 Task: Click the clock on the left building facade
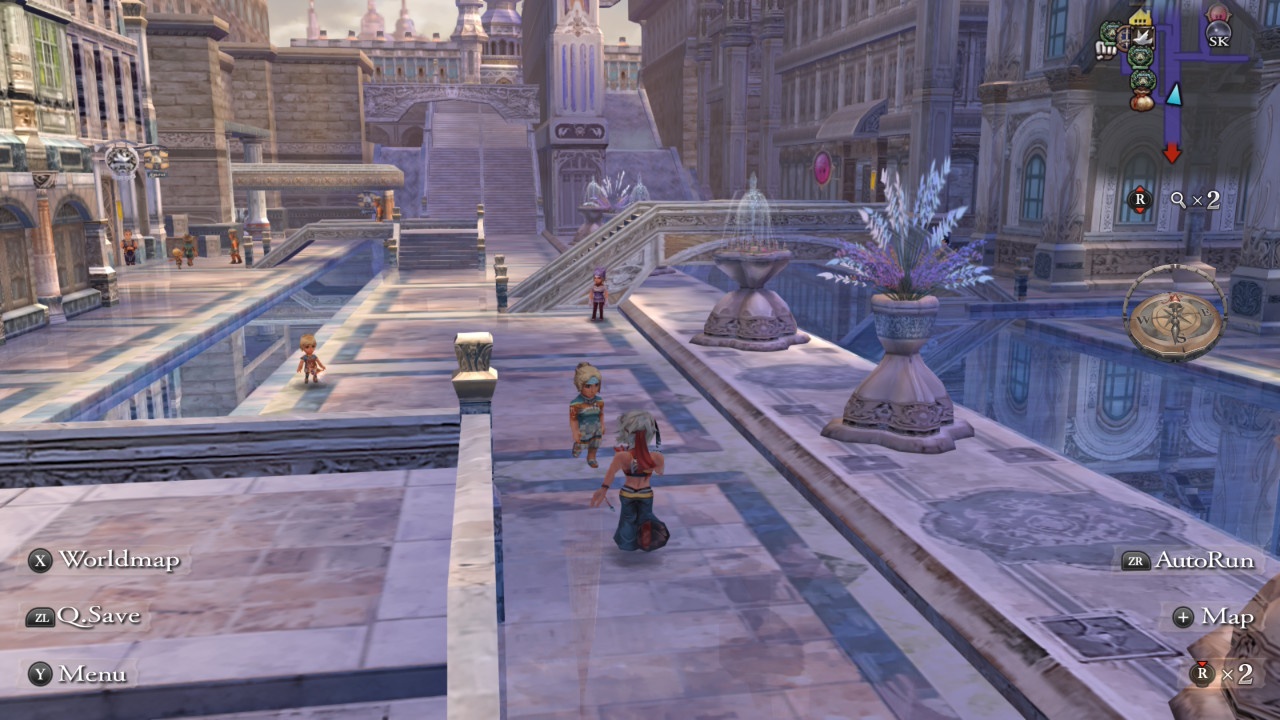pyautogui.click(x=122, y=160)
